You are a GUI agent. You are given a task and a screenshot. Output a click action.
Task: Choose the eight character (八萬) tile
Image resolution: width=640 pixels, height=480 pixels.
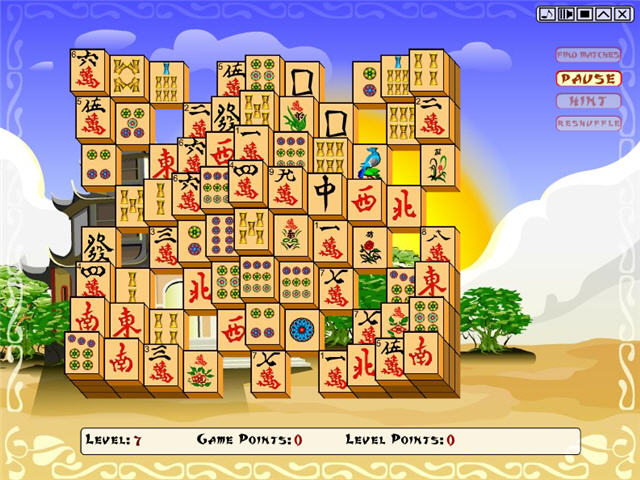[x=438, y=245]
